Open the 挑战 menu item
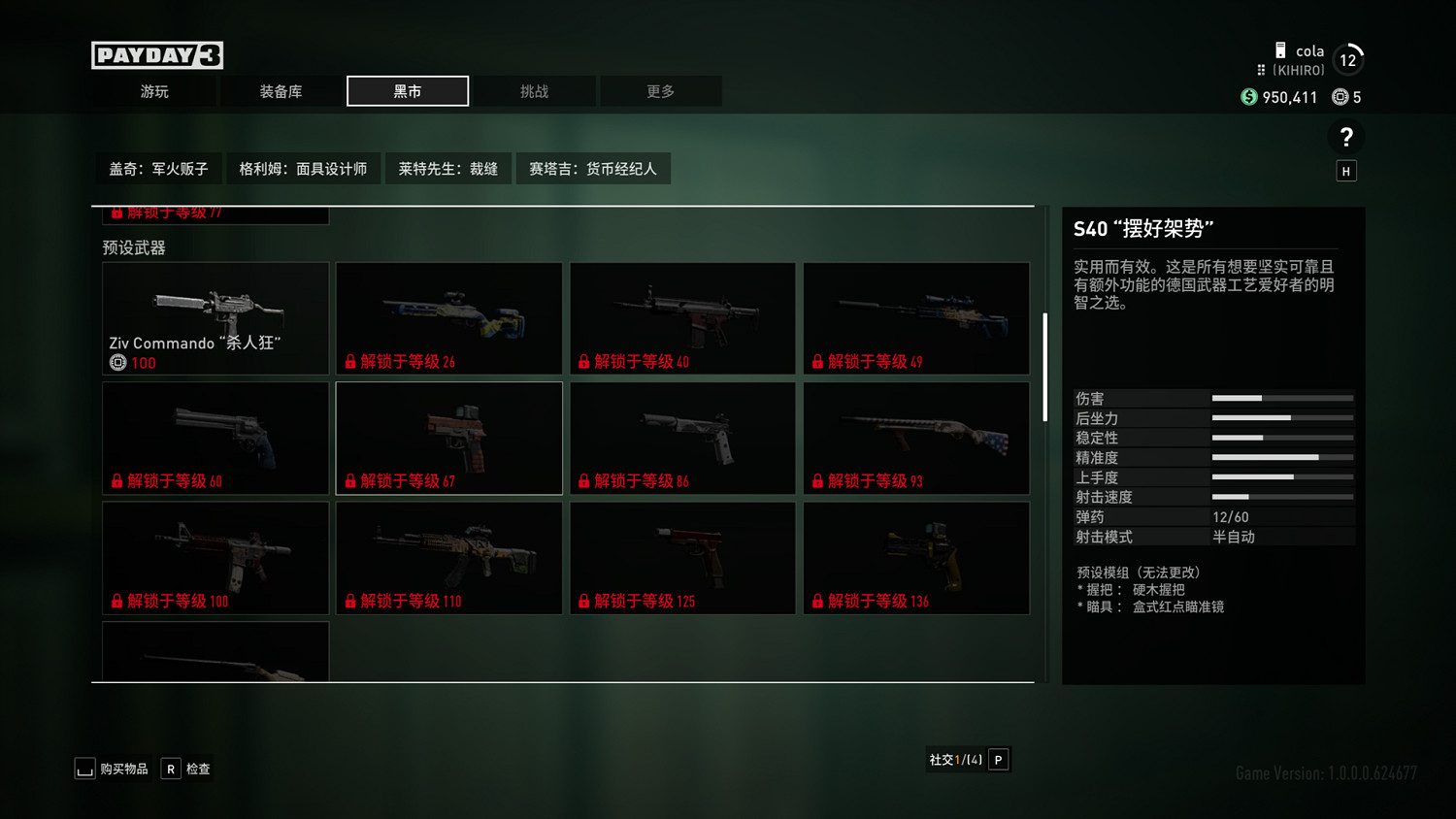1456x819 pixels. (x=534, y=90)
